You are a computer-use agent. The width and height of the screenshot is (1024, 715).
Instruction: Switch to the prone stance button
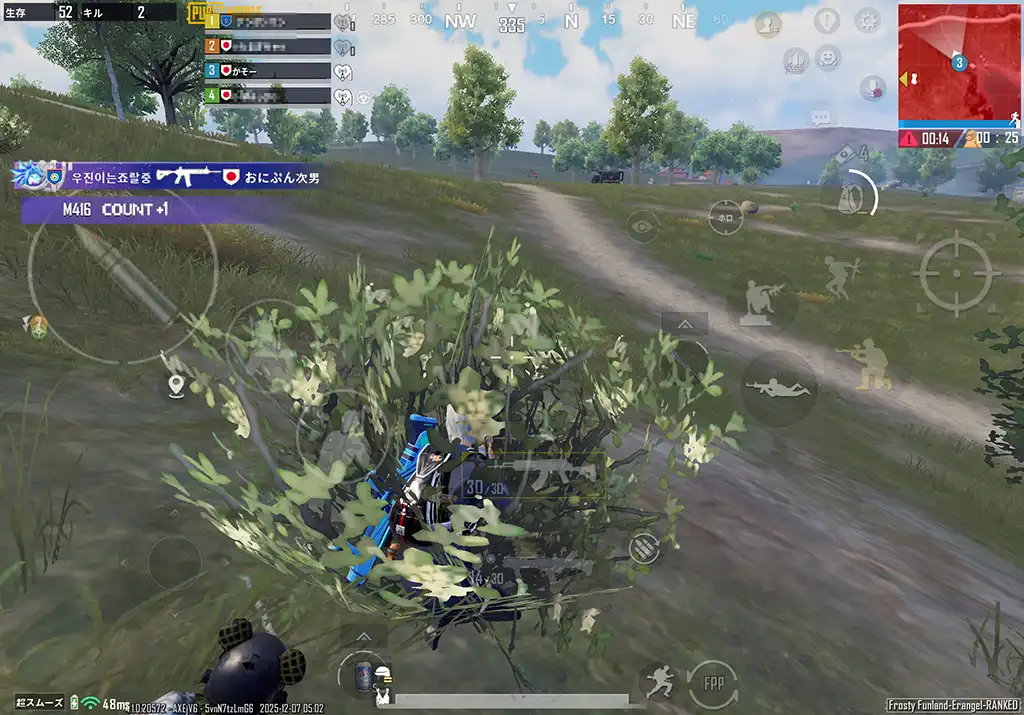(x=779, y=388)
